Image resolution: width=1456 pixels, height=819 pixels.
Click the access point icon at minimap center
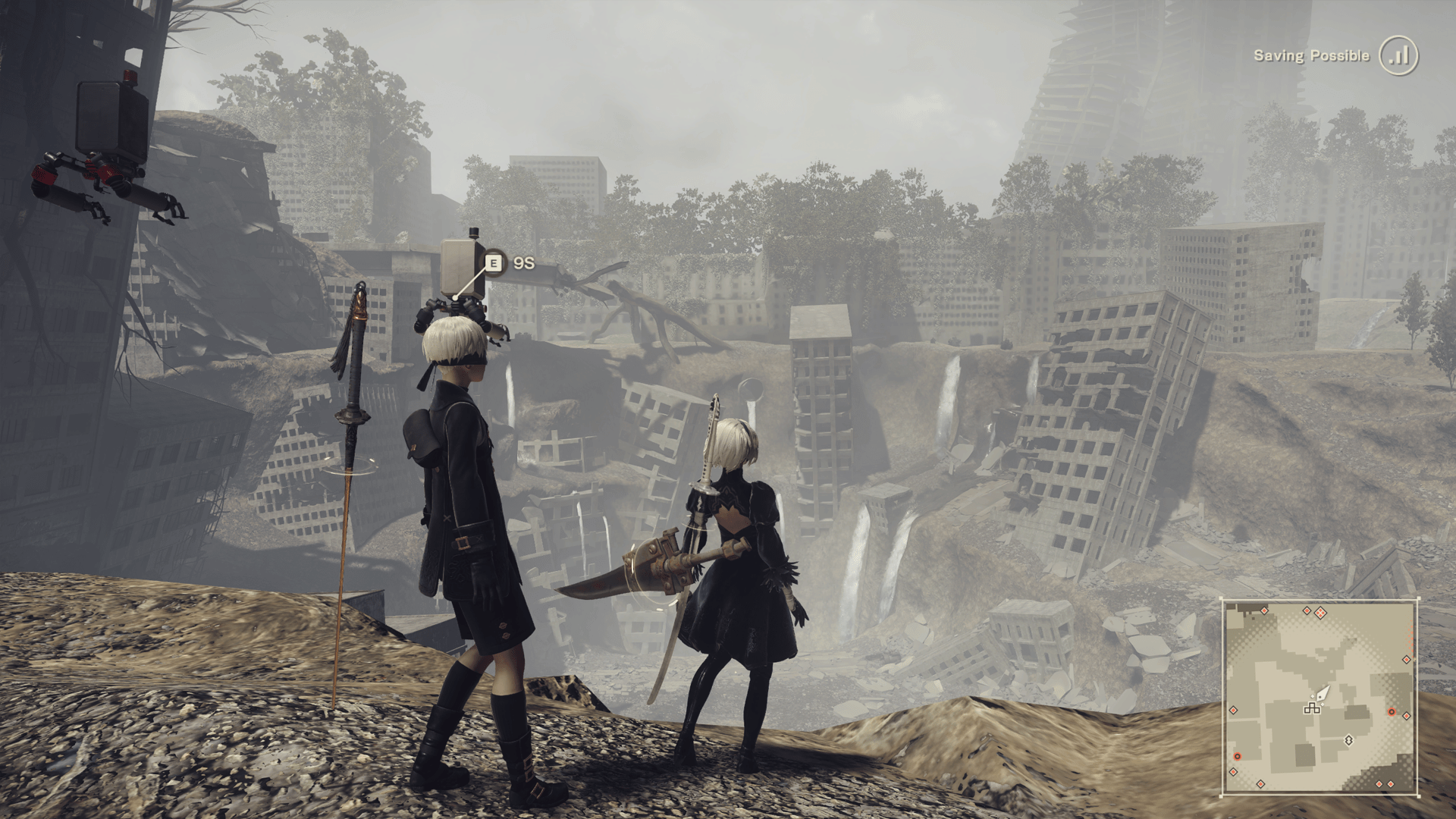pyautogui.click(x=1312, y=710)
